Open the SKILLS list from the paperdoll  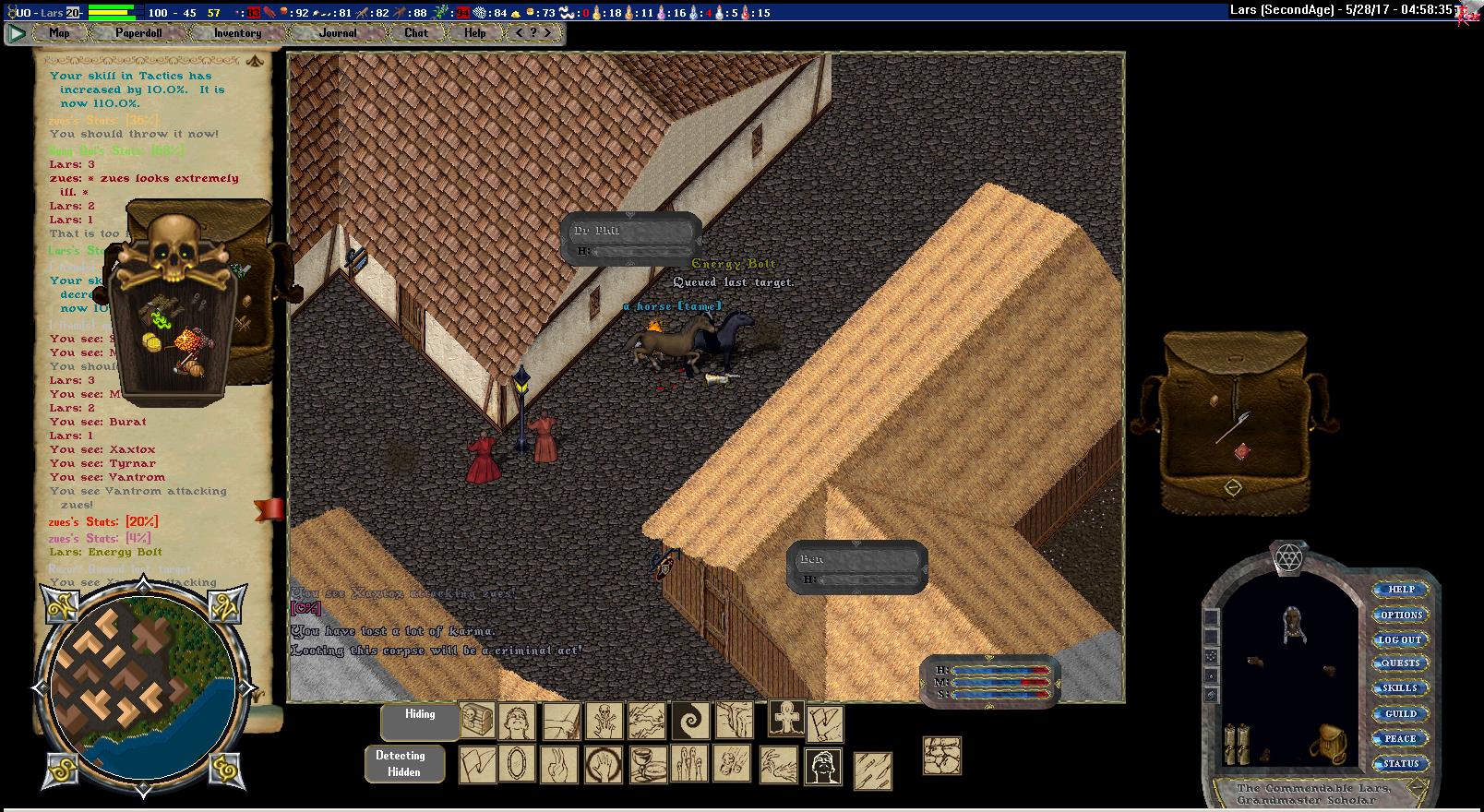(1399, 688)
